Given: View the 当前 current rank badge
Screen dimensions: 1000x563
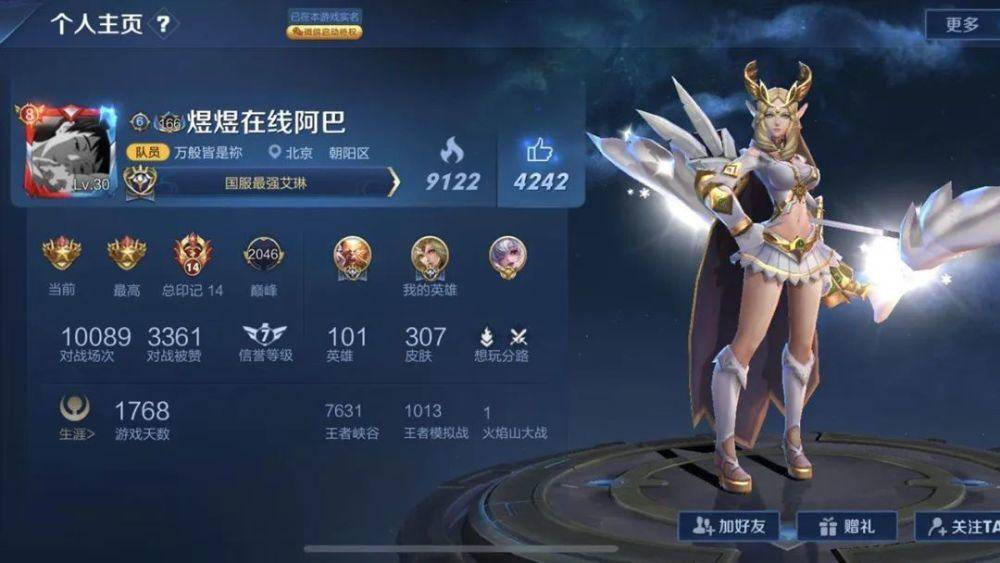Looking at the screenshot, I should point(61,255).
